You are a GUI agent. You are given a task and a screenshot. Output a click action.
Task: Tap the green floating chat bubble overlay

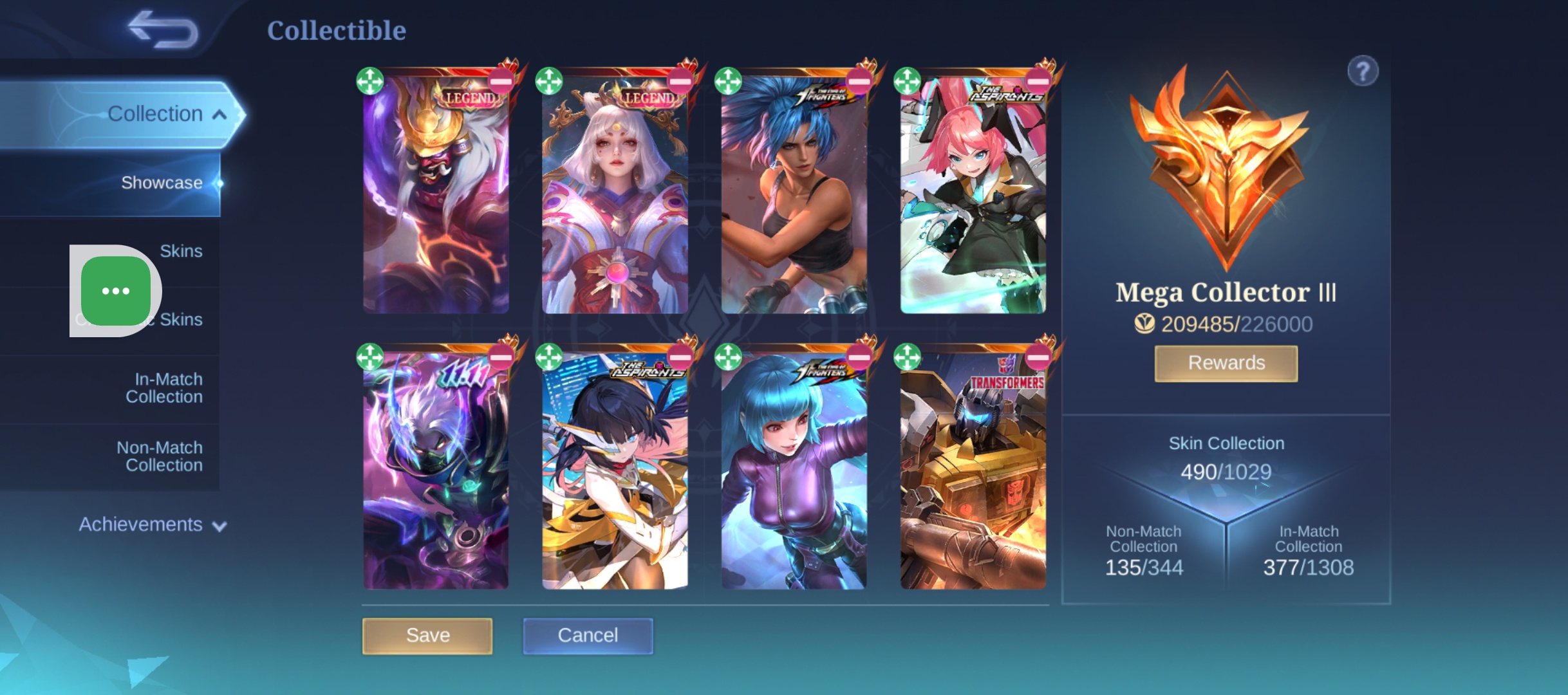coord(116,291)
